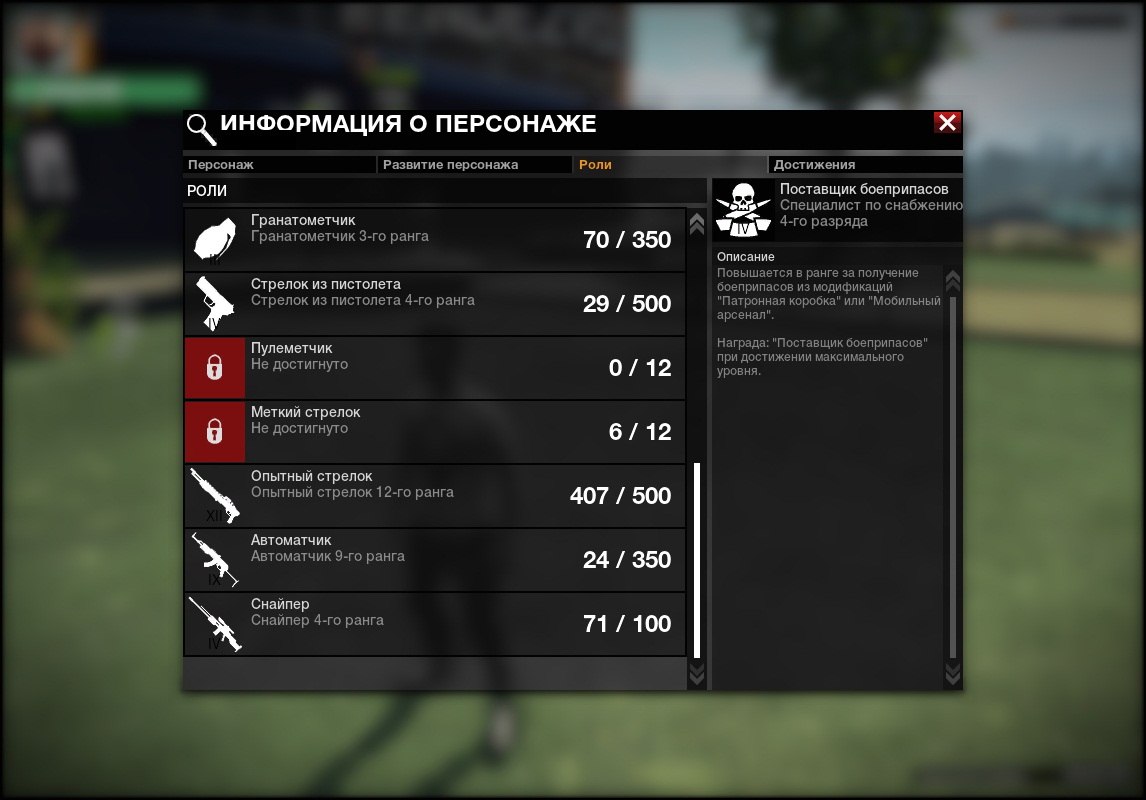Image resolution: width=1146 pixels, height=800 pixels.
Task: Show the Достижения tab
Action: 865,165
